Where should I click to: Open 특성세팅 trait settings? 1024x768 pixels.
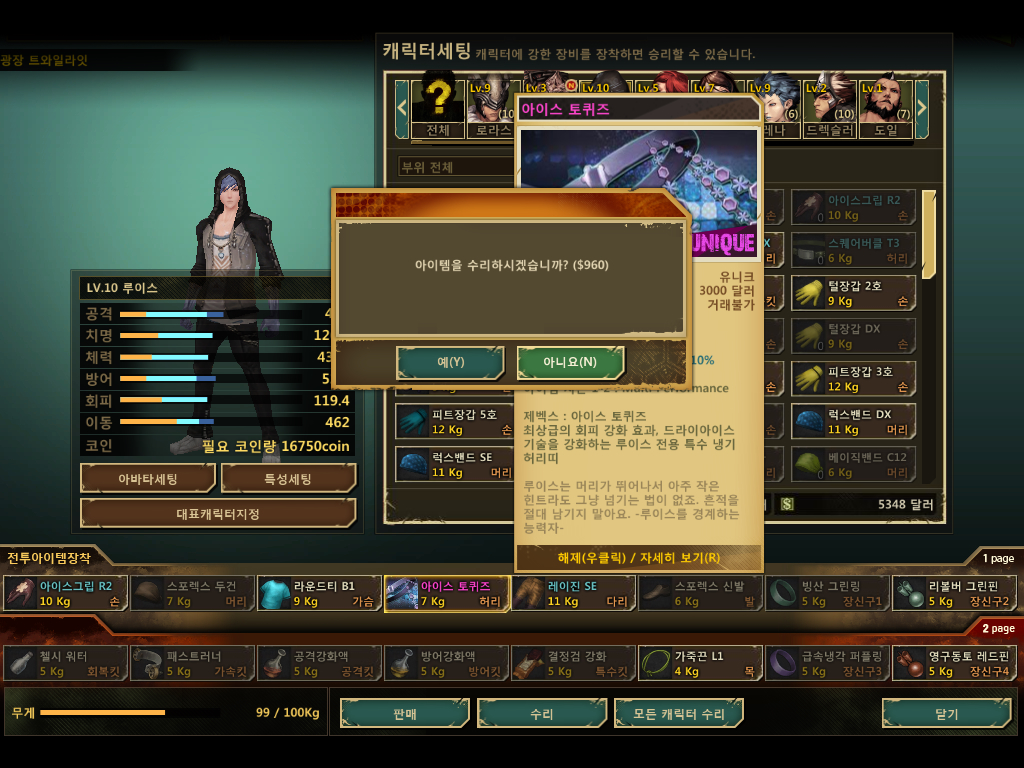(x=289, y=479)
